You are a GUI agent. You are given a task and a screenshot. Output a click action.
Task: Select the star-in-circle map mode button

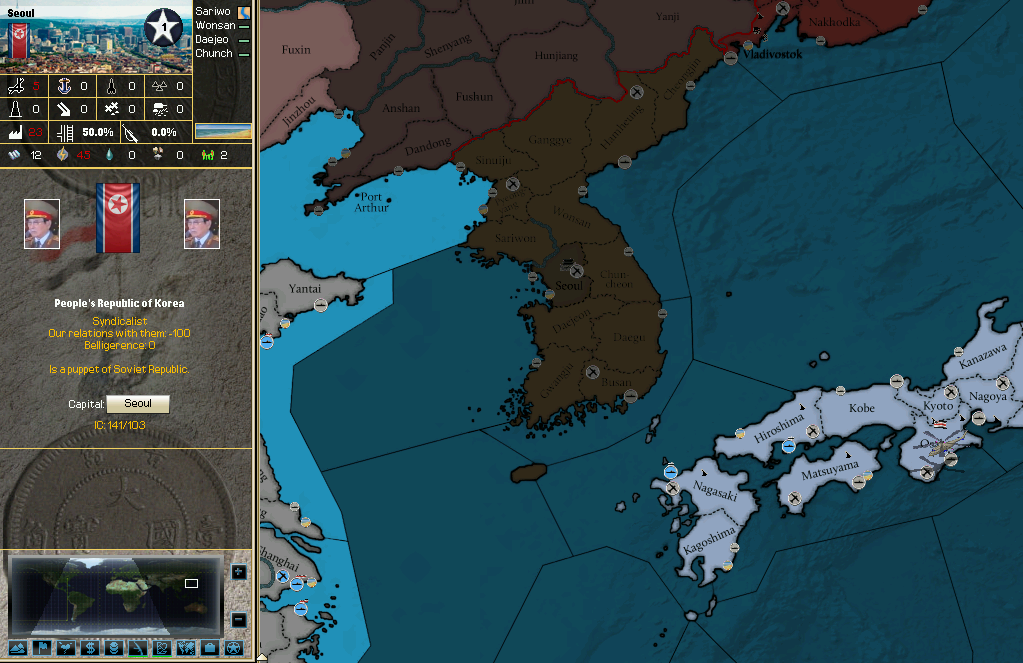coord(233,648)
